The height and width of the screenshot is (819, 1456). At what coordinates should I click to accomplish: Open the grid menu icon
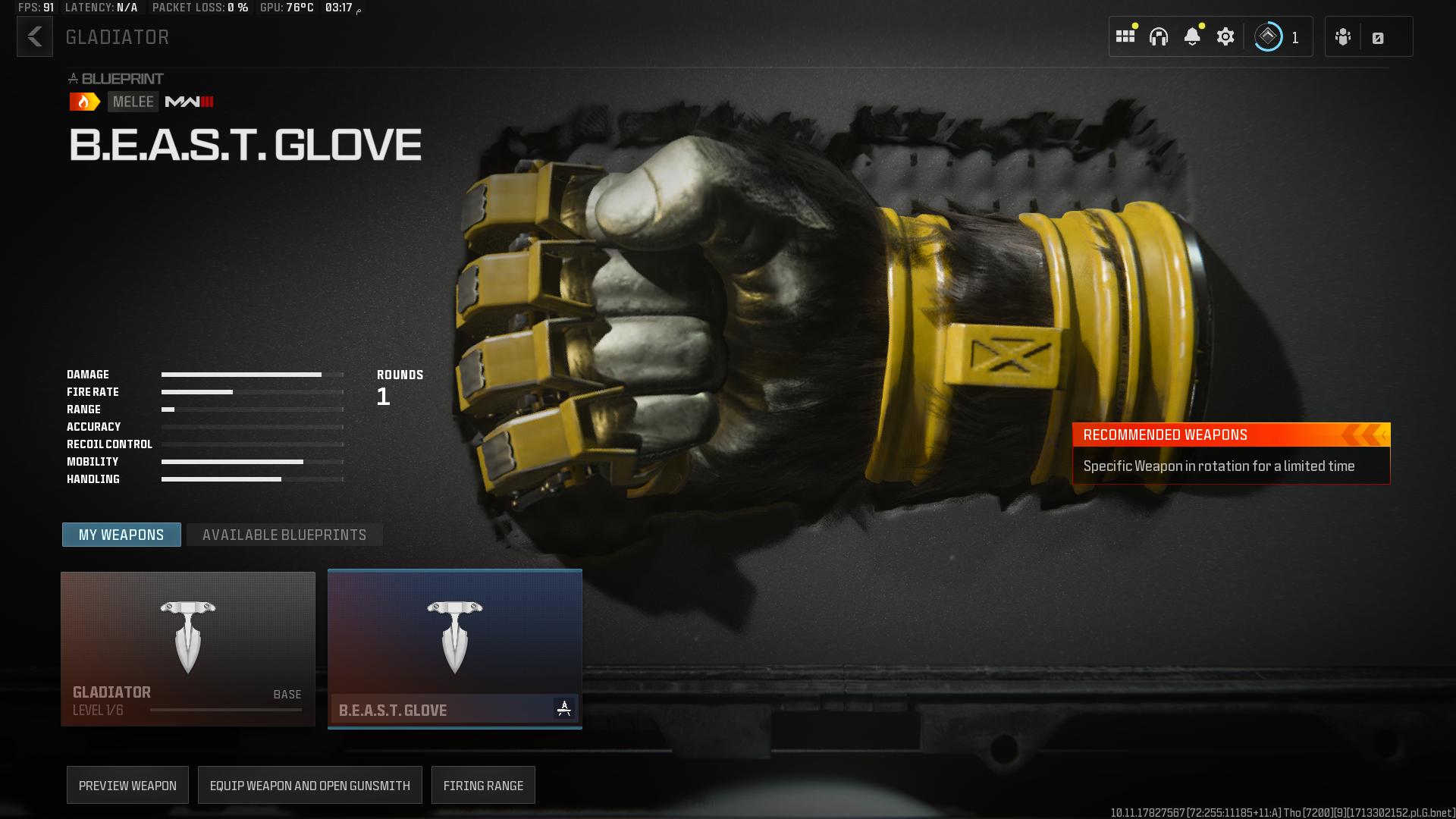(1125, 37)
